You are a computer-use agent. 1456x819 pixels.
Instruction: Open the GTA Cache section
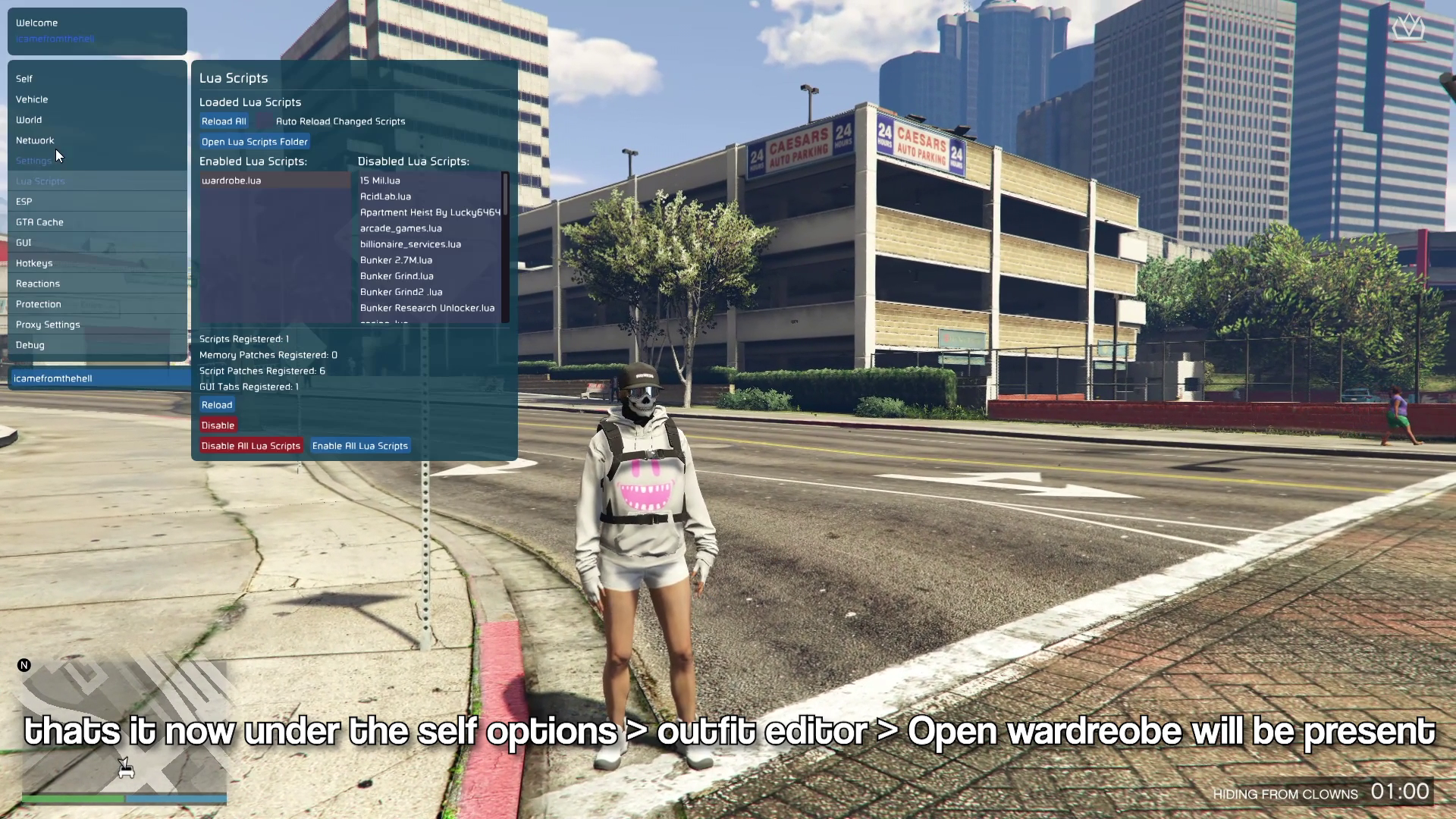39,222
